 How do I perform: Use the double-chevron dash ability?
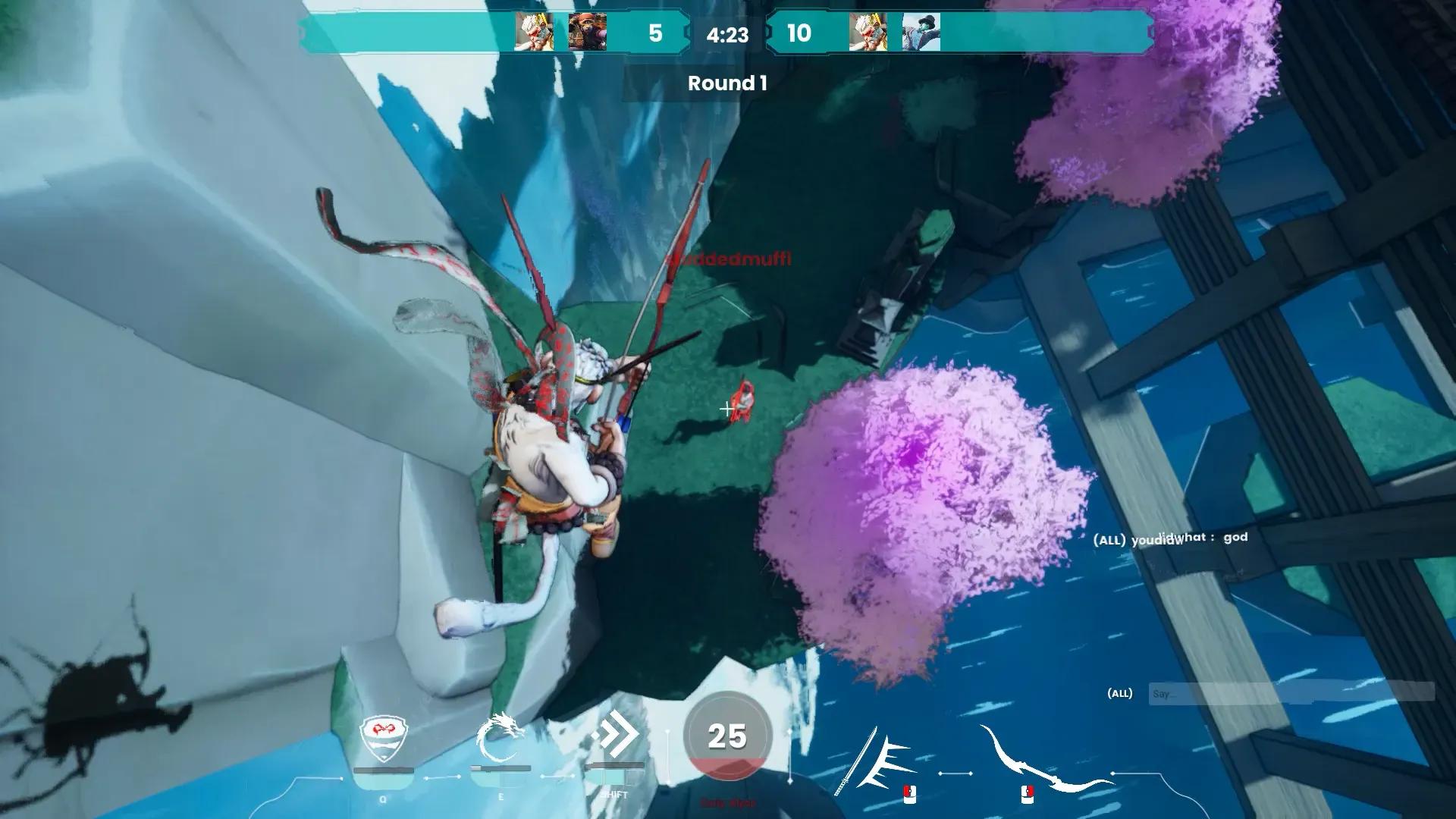tap(614, 736)
